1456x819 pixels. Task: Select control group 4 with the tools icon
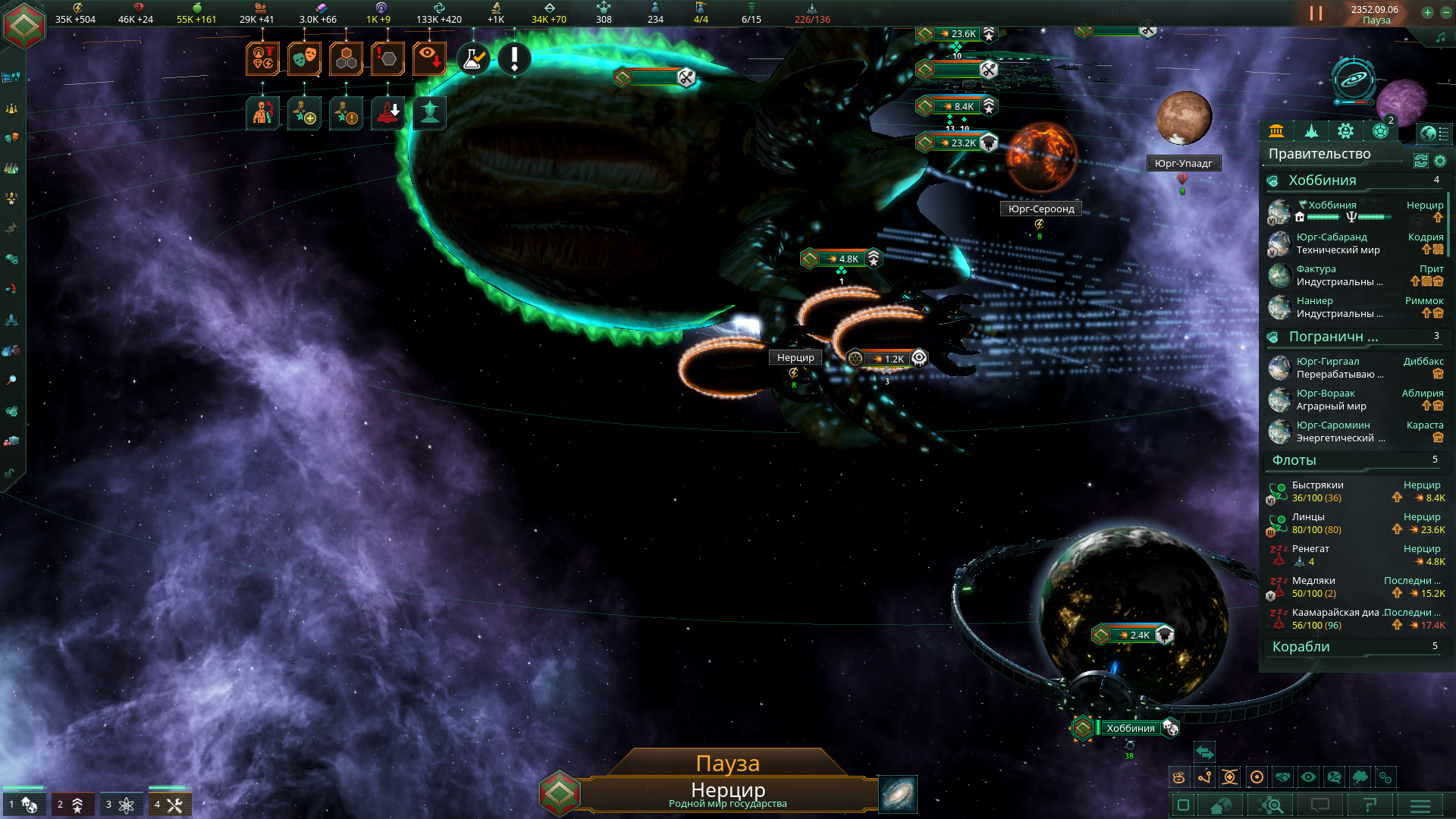[x=169, y=804]
